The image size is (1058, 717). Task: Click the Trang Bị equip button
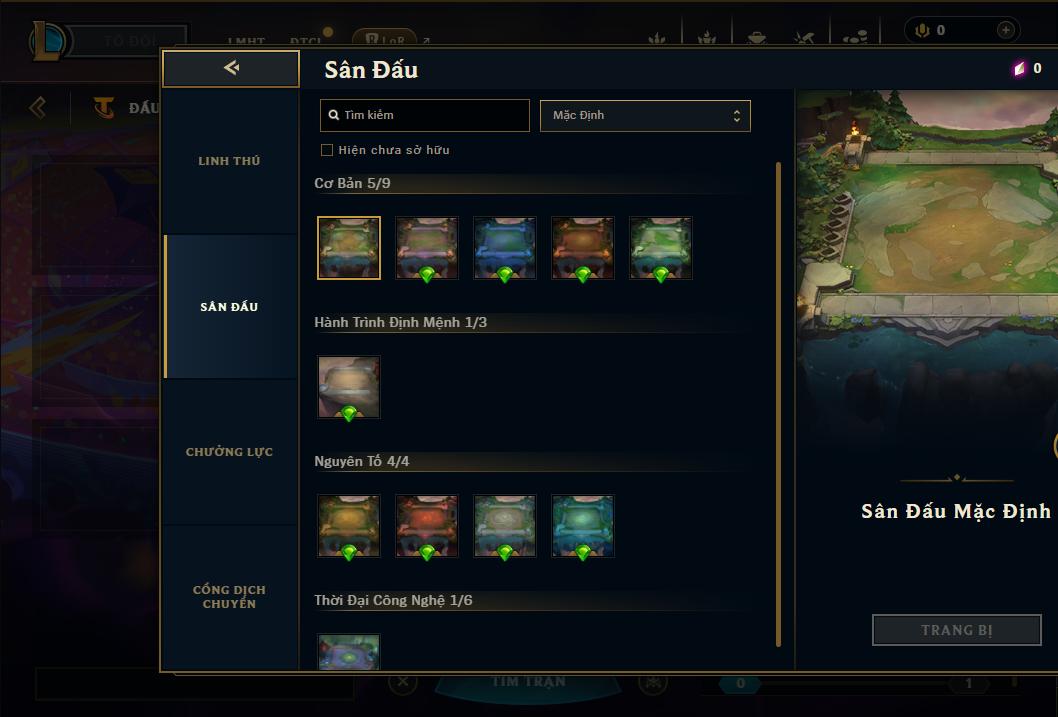(x=957, y=630)
